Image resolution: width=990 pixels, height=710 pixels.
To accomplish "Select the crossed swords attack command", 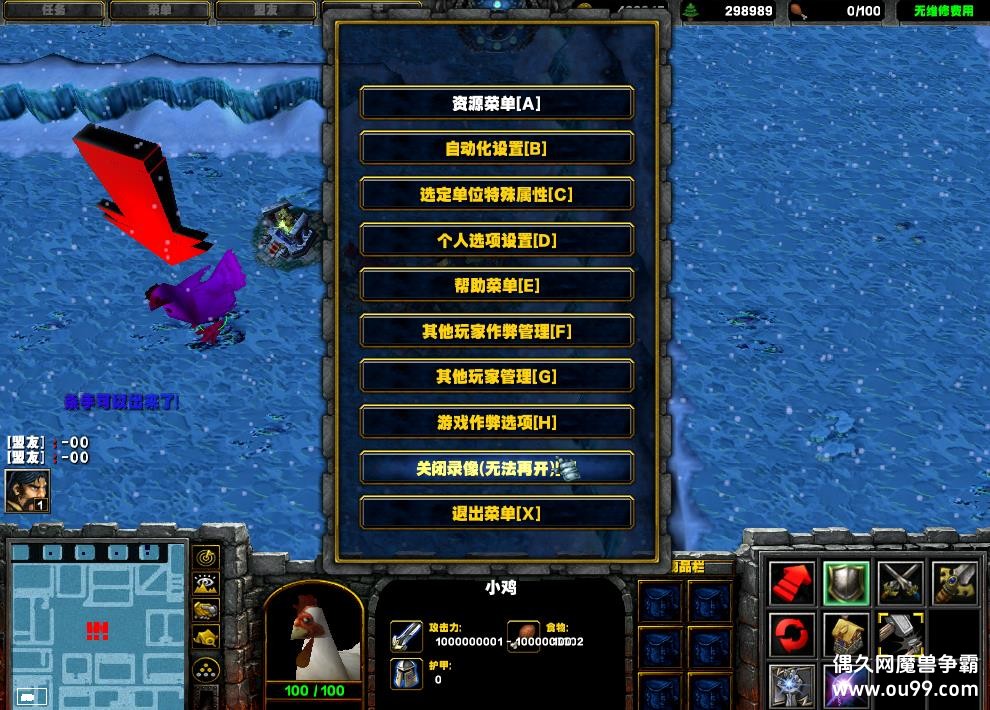I will point(899,584).
